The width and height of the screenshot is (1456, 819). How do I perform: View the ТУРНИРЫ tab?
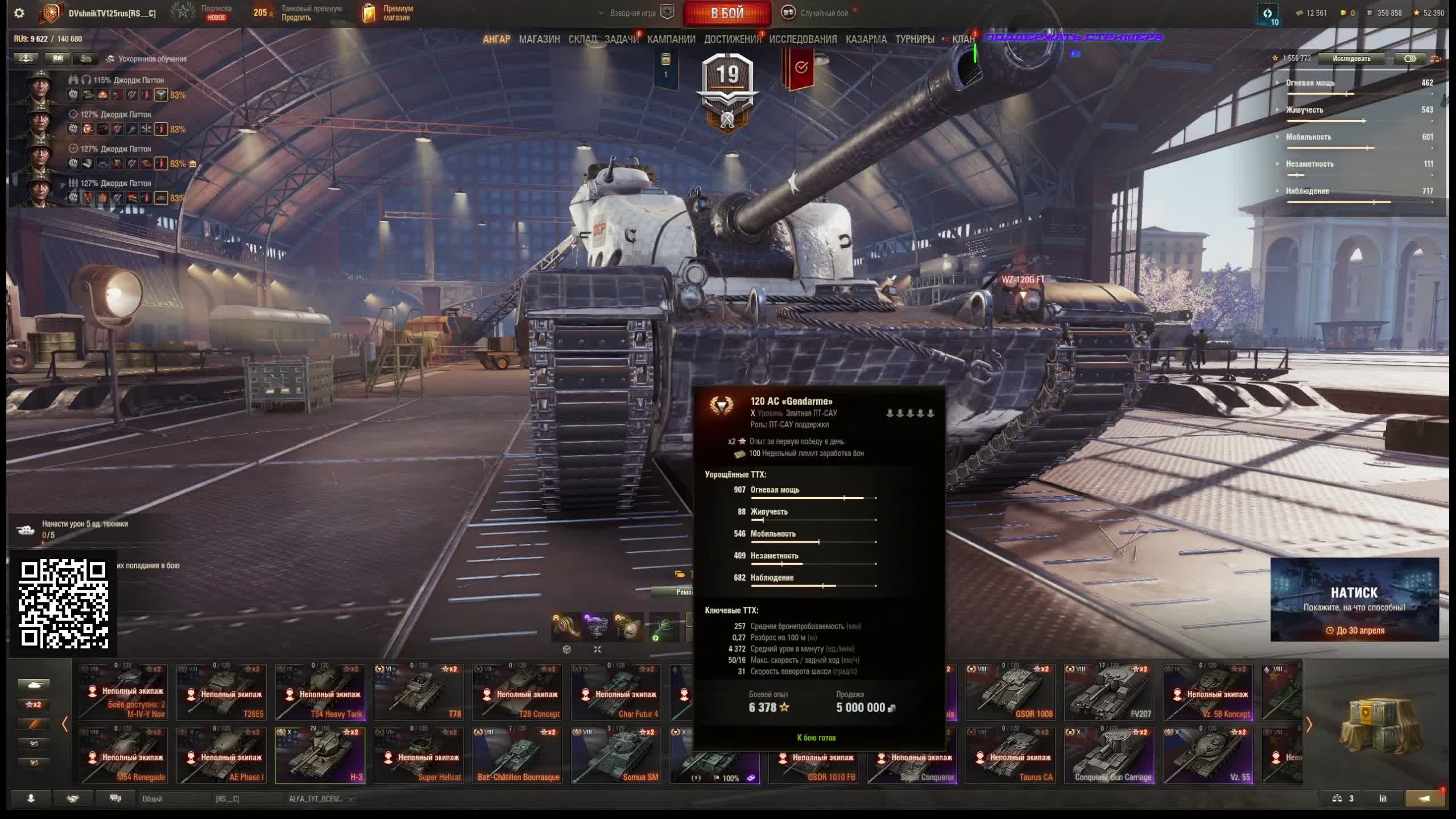915,39
